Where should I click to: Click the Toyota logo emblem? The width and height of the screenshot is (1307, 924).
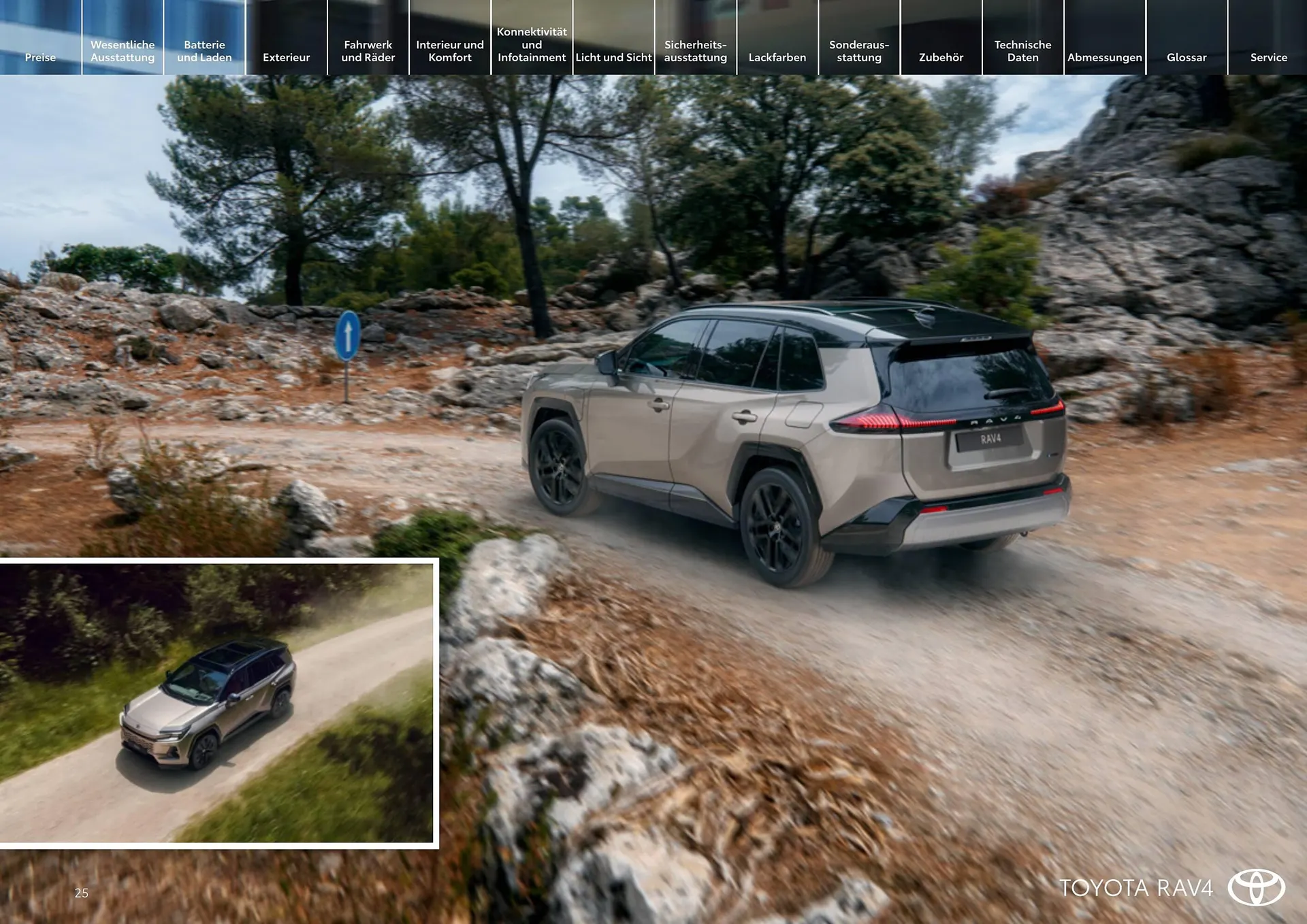[1256, 887]
